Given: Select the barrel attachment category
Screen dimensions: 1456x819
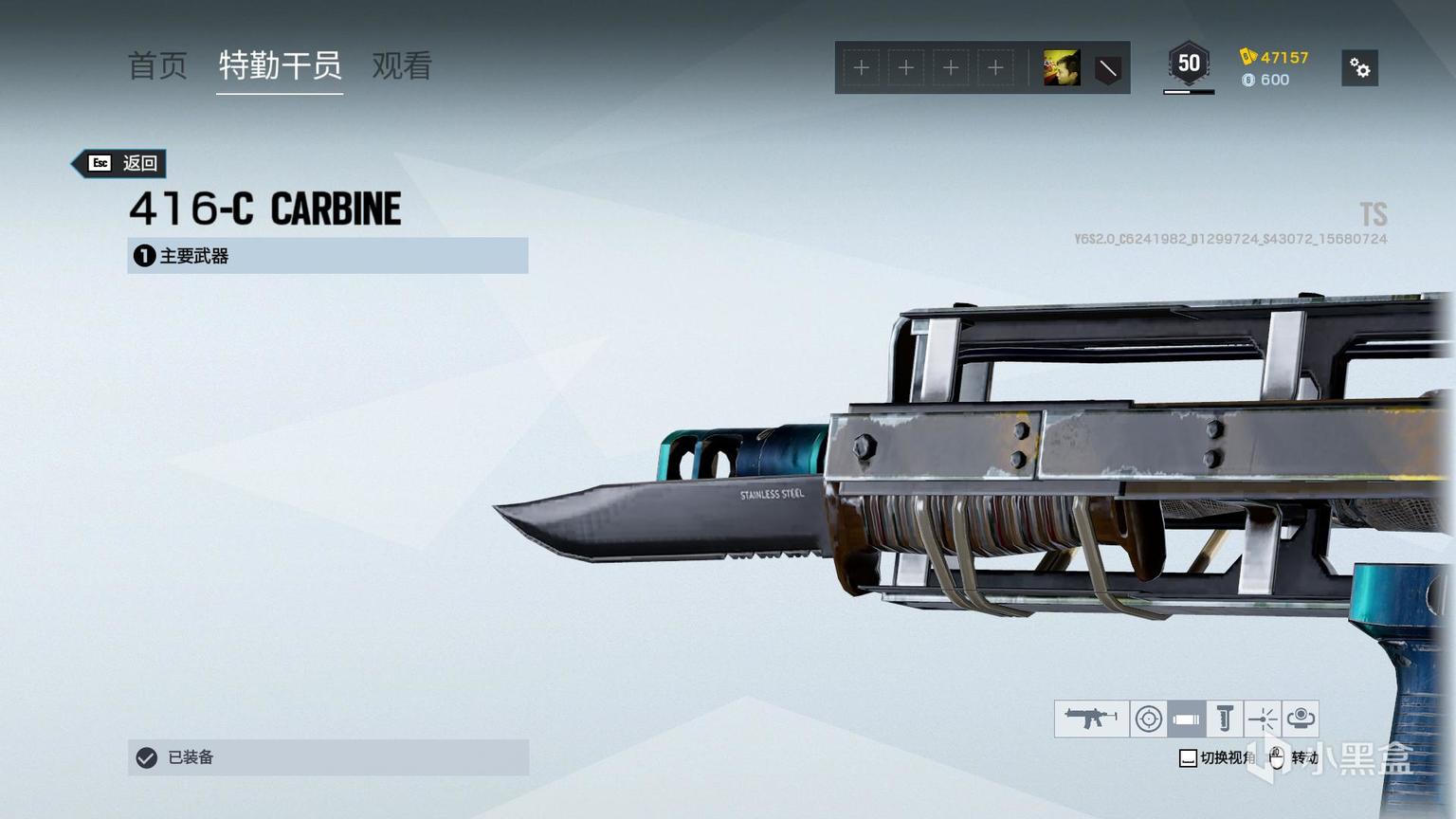Looking at the screenshot, I should click(x=1186, y=719).
